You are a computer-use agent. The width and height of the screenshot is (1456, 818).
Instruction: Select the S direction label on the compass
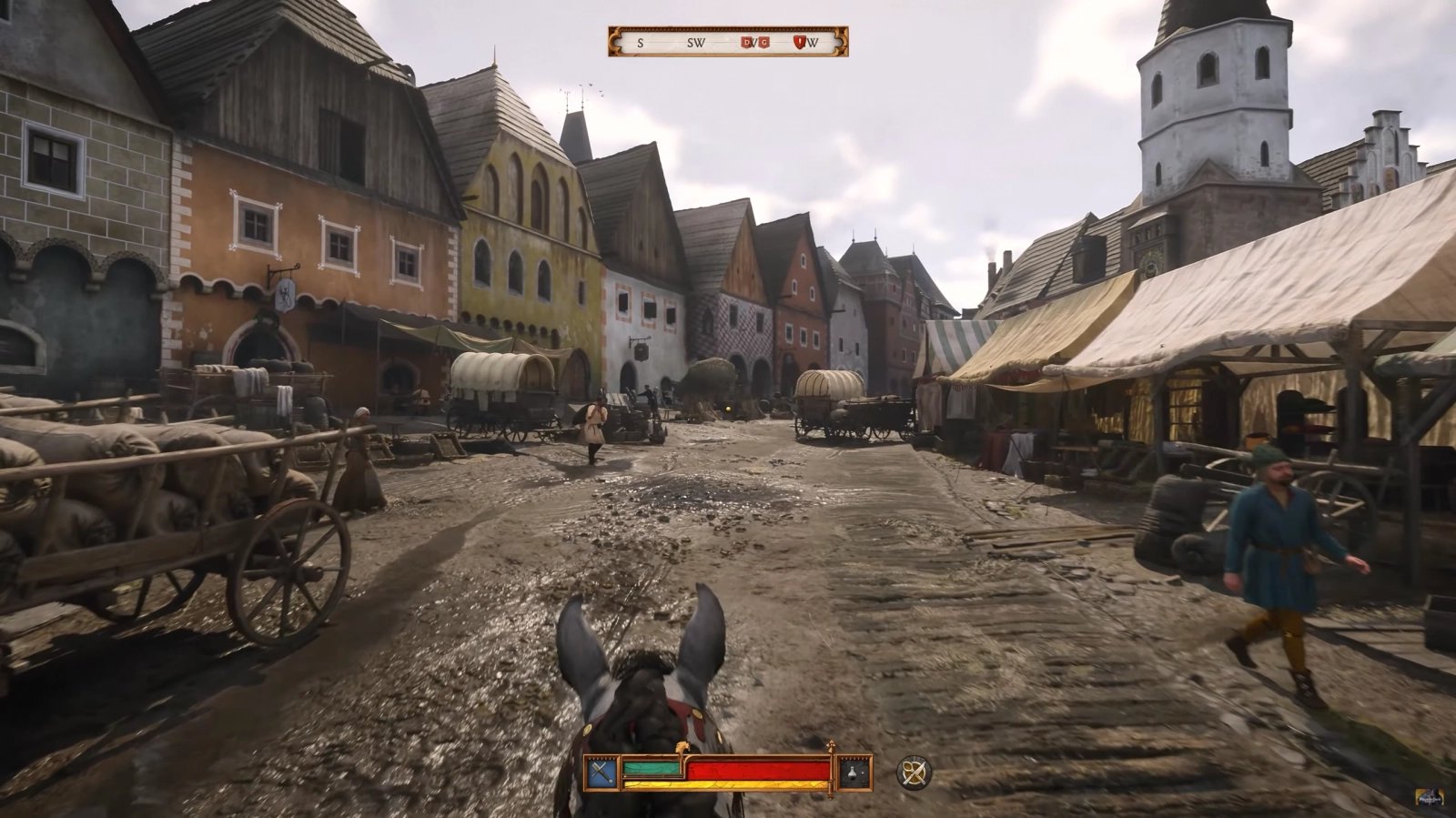point(640,42)
